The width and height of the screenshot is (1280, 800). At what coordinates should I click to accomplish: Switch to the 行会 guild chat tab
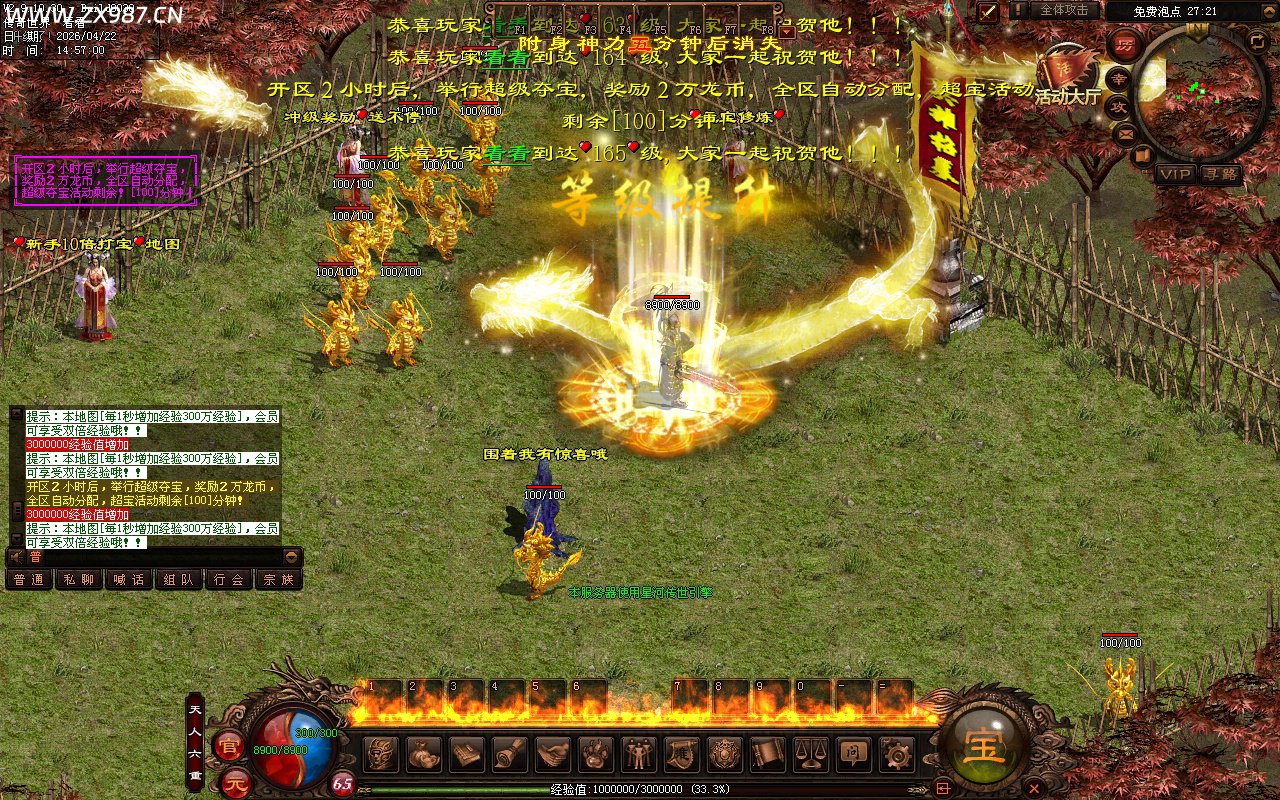coord(229,579)
